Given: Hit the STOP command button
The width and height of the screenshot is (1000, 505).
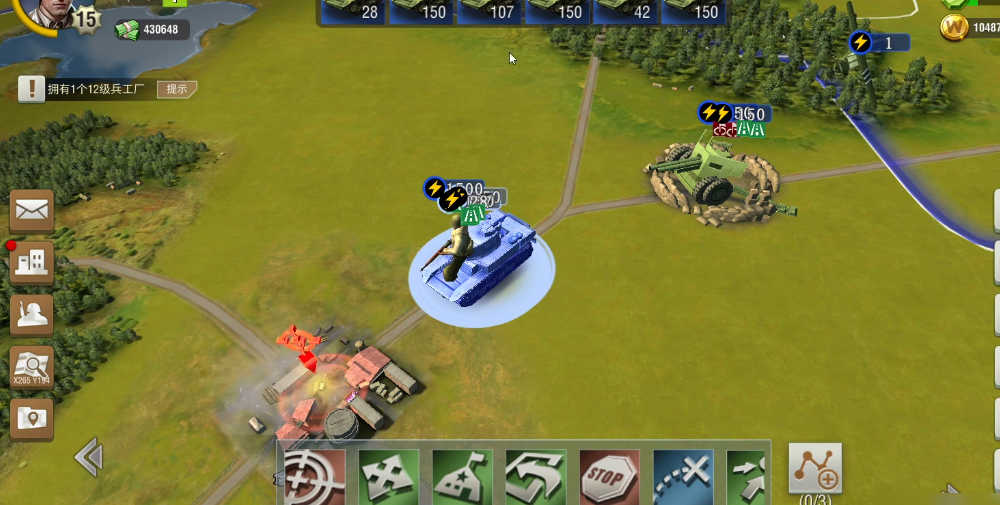Looking at the screenshot, I should tap(609, 477).
